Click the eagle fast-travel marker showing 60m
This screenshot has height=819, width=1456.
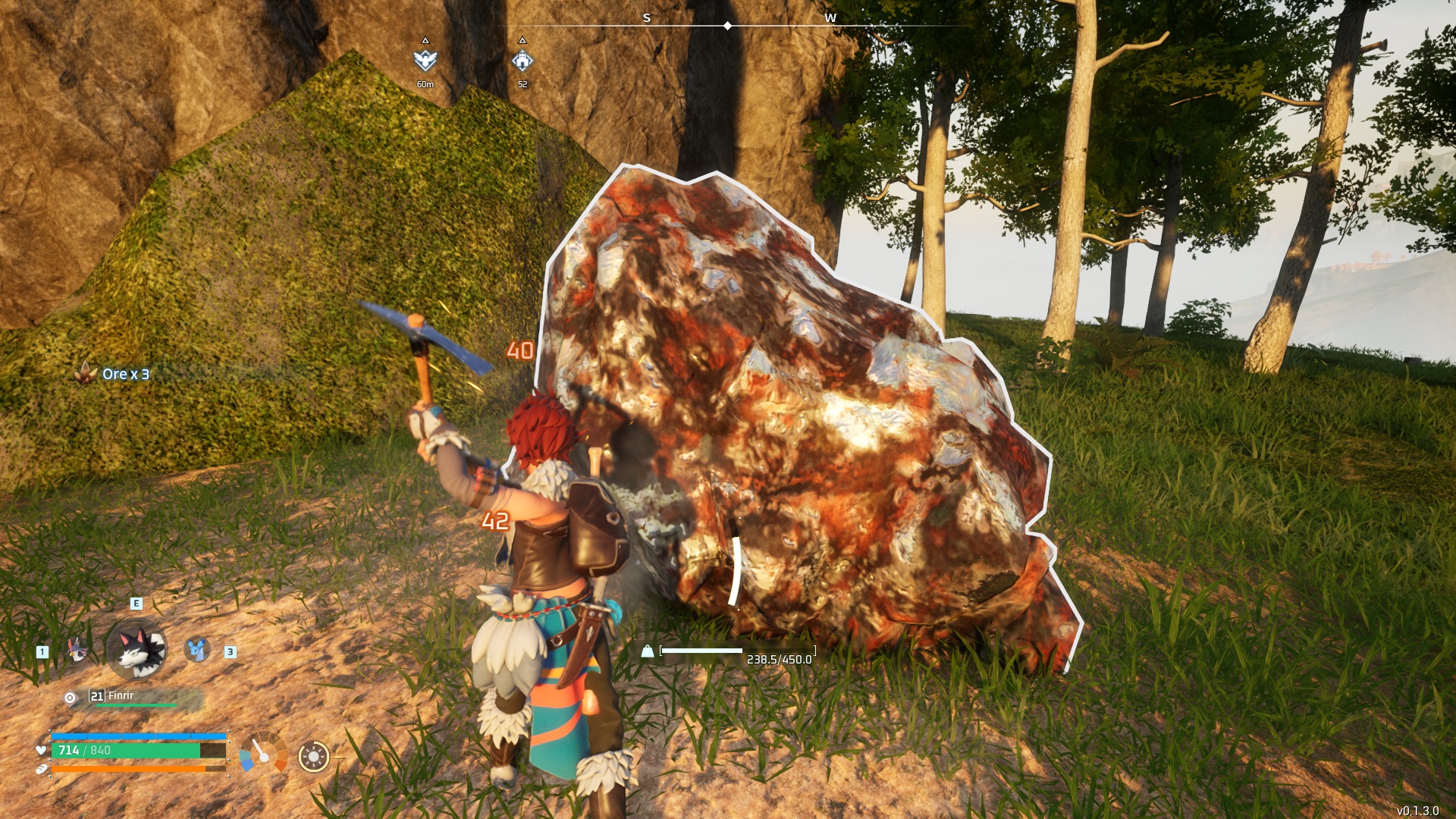(x=425, y=61)
